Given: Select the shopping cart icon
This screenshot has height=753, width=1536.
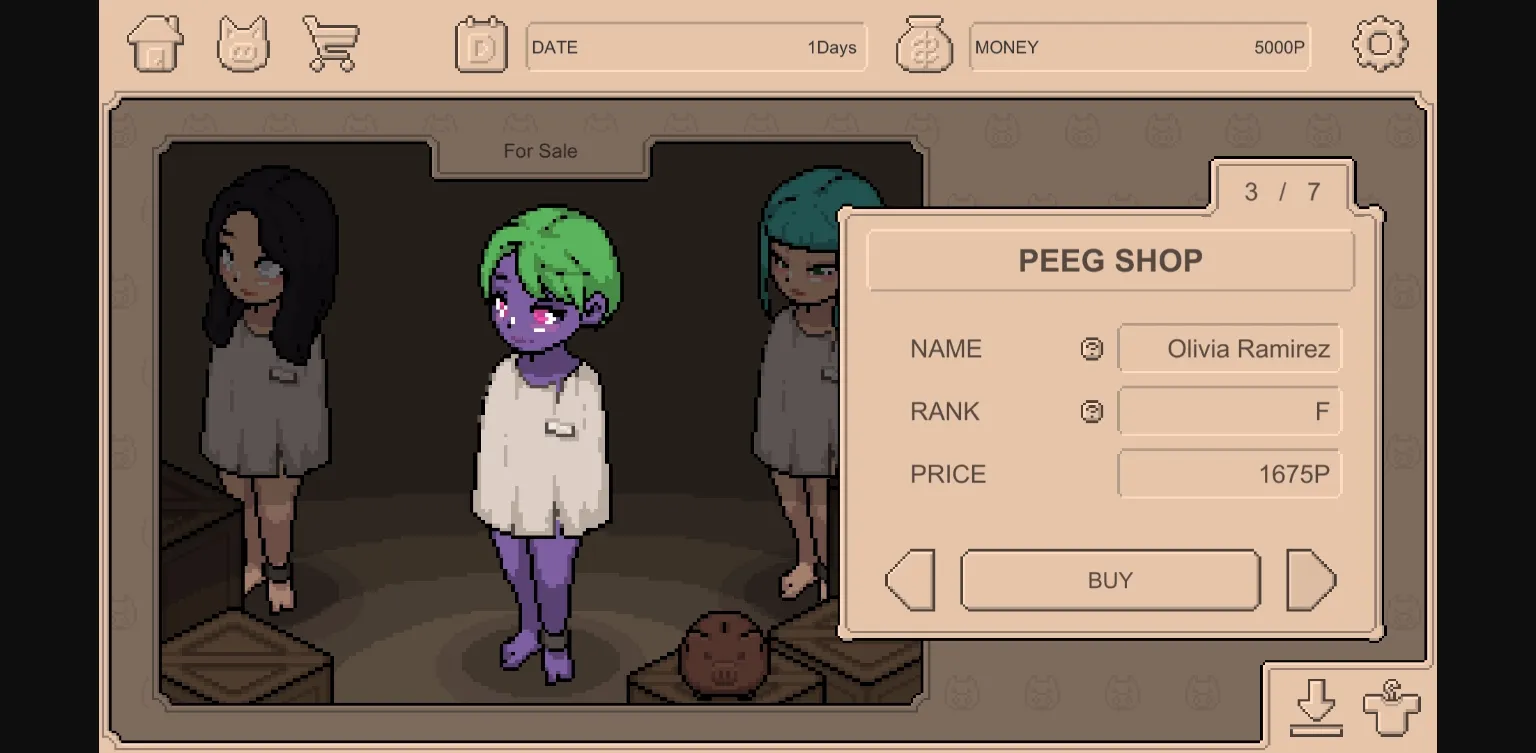Looking at the screenshot, I should (331, 44).
